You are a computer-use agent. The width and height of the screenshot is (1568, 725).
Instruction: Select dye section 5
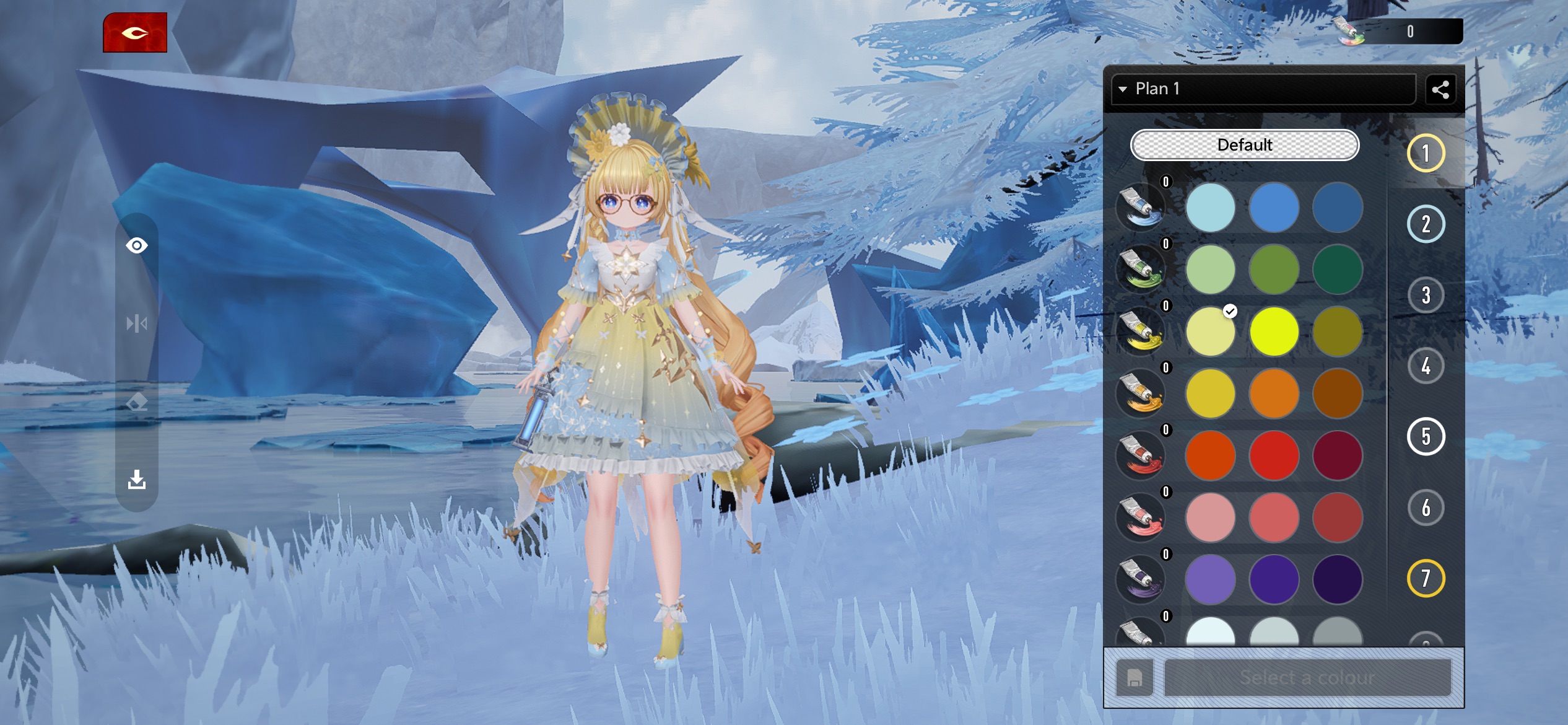pos(1426,437)
